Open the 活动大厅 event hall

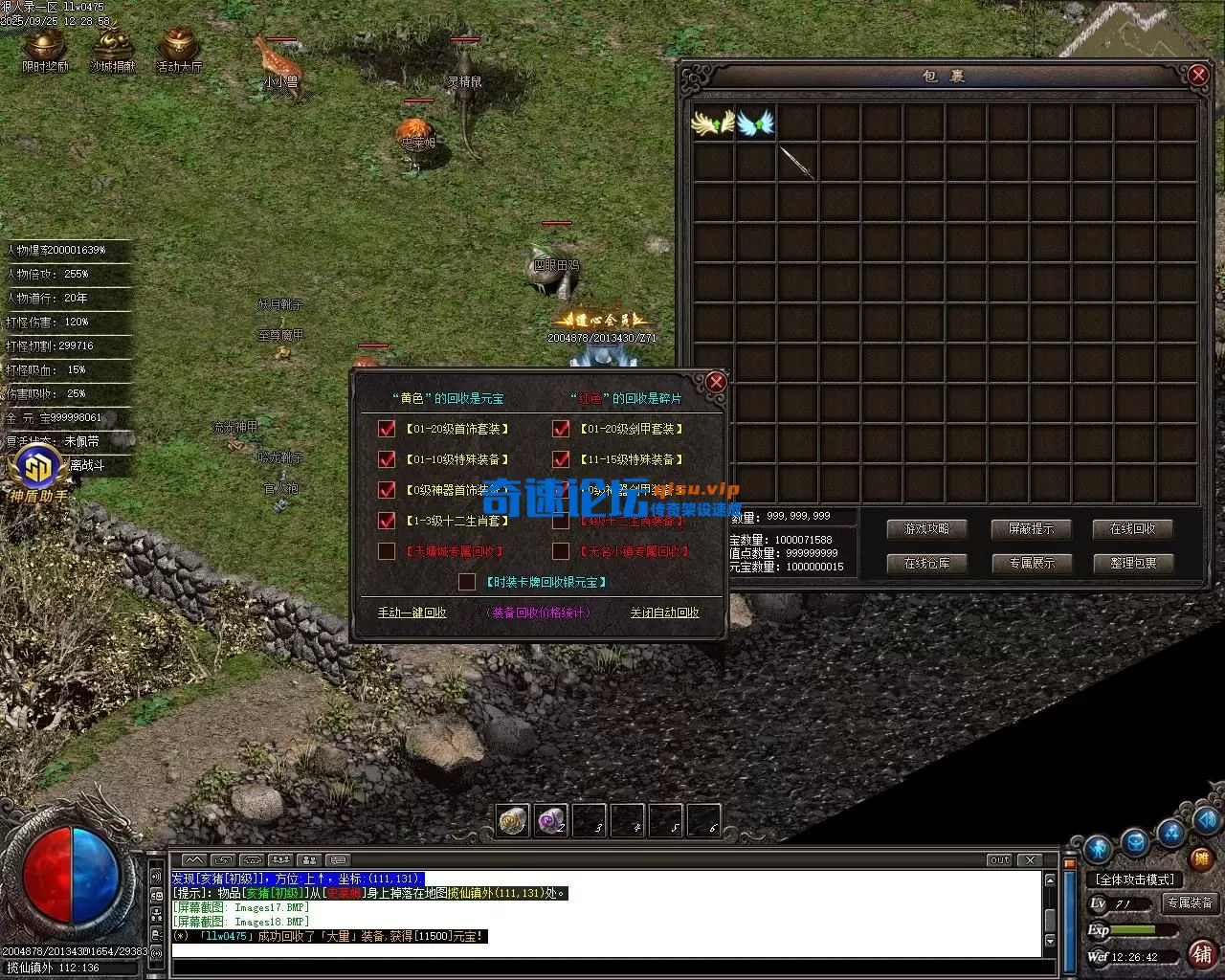click(179, 50)
